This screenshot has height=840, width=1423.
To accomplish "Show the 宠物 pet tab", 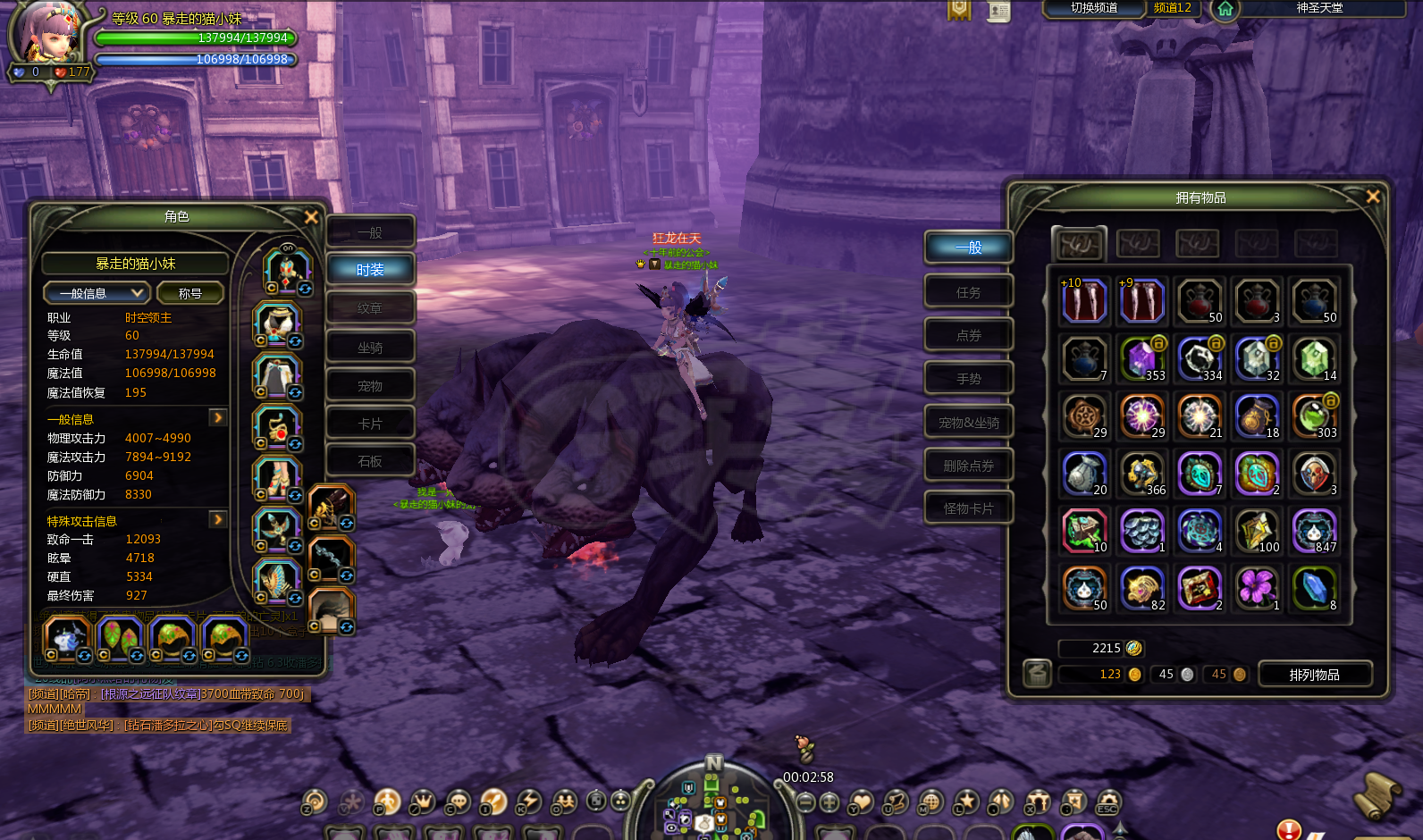I will click(x=370, y=386).
